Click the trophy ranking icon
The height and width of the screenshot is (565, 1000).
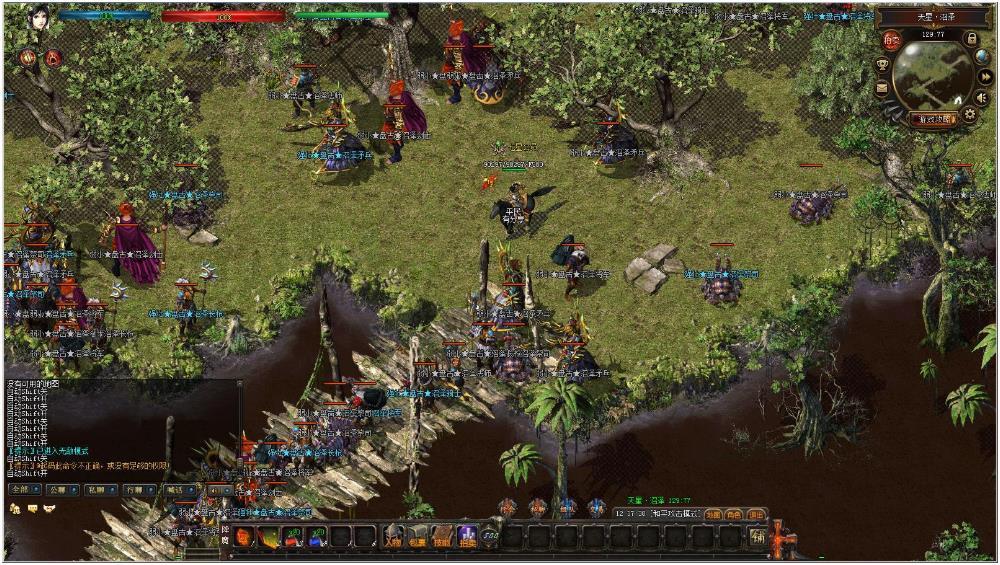click(882, 64)
